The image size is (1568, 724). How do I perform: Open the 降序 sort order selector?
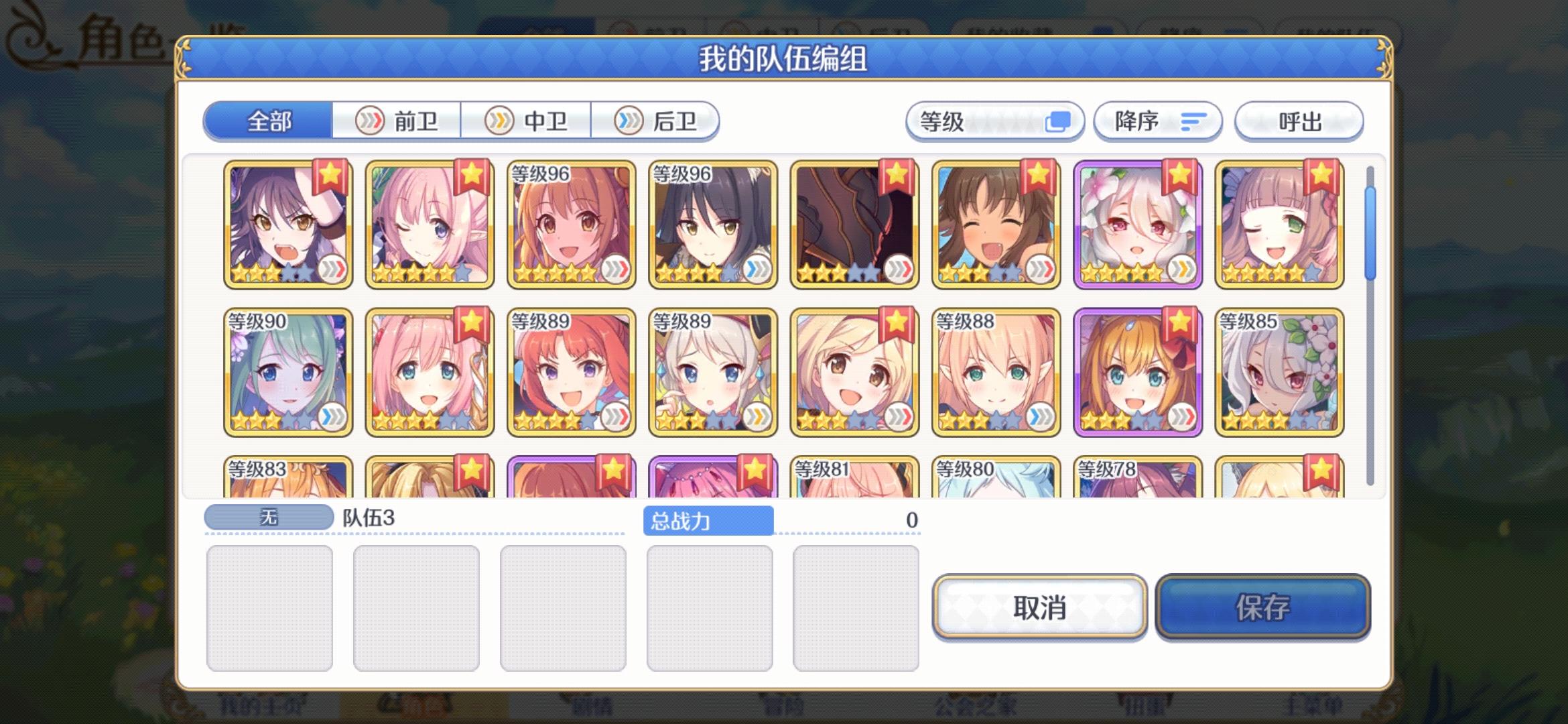pos(1157,121)
